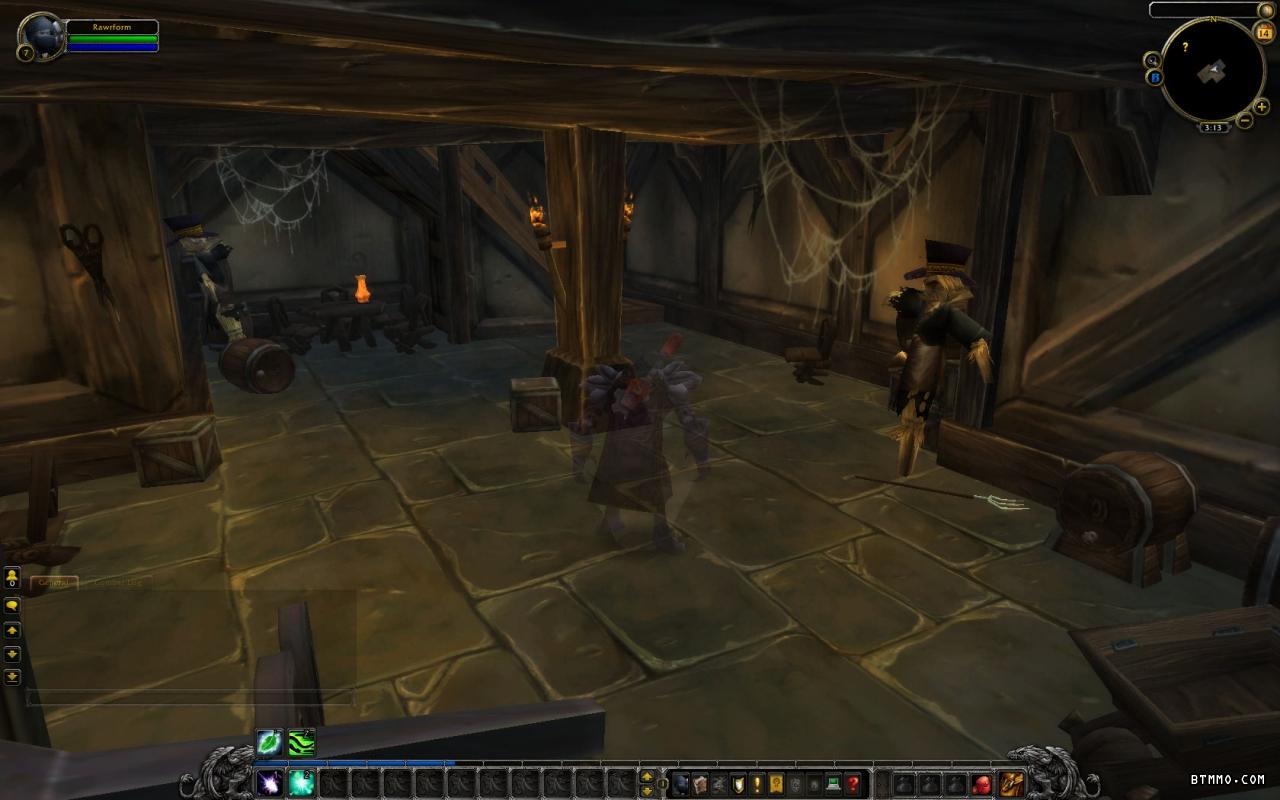Screen dimensions: 1280x800
Task: Open the red question mark help button
Action: 852,784
